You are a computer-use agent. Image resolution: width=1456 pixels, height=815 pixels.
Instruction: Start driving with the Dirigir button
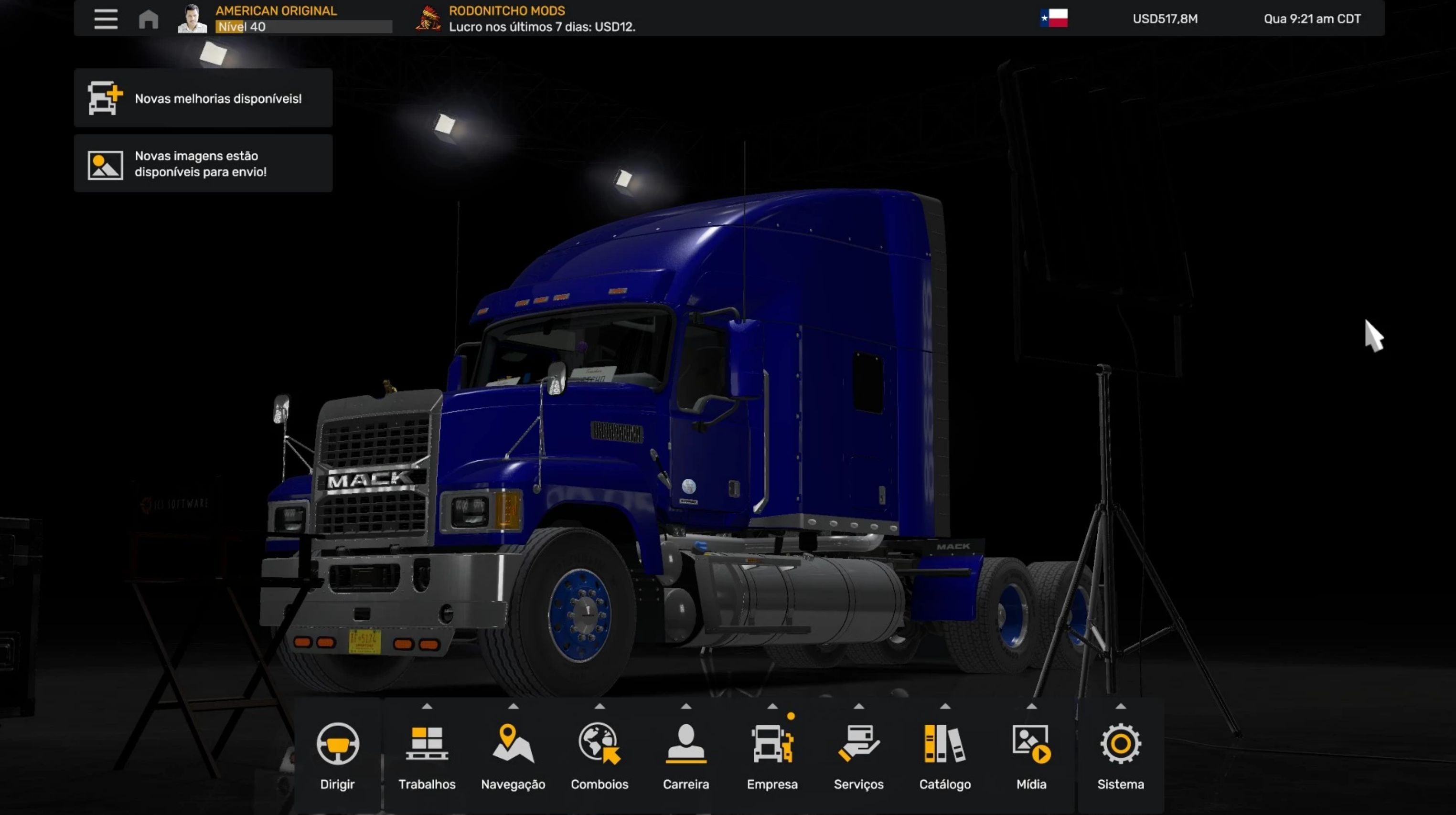(337, 756)
